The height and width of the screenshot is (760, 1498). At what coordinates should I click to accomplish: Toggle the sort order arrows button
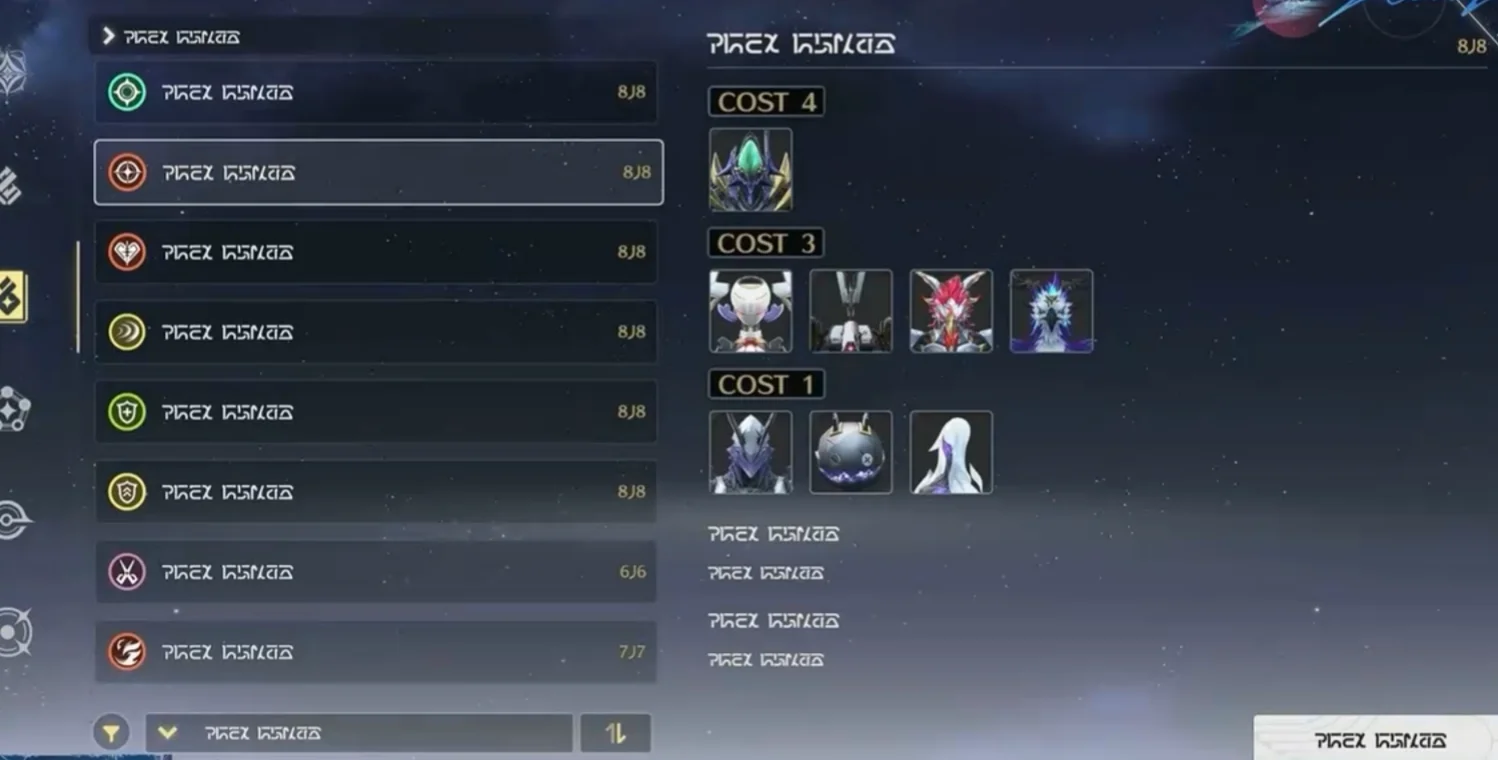[x=615, y=733]
